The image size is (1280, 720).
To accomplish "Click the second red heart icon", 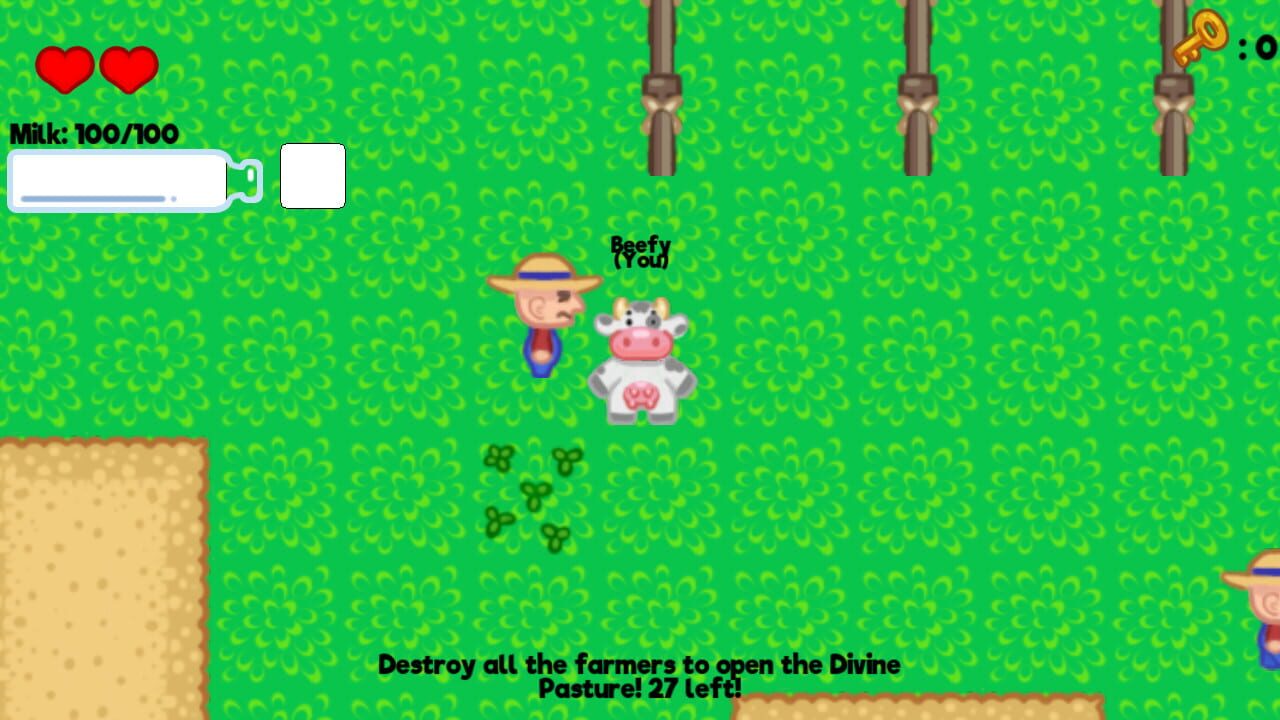I will [x=128, y=68].
